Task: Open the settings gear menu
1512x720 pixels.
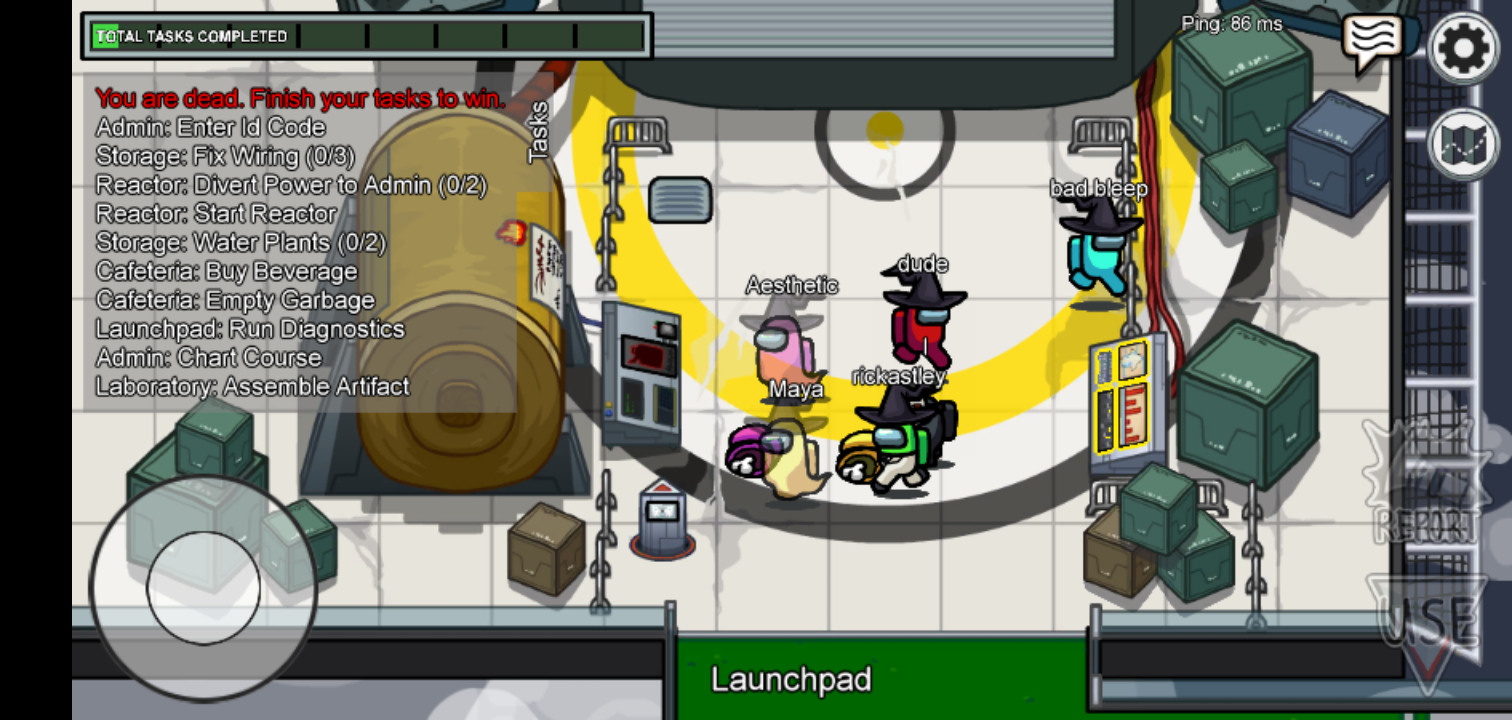Action: [x=1464, y=47]
